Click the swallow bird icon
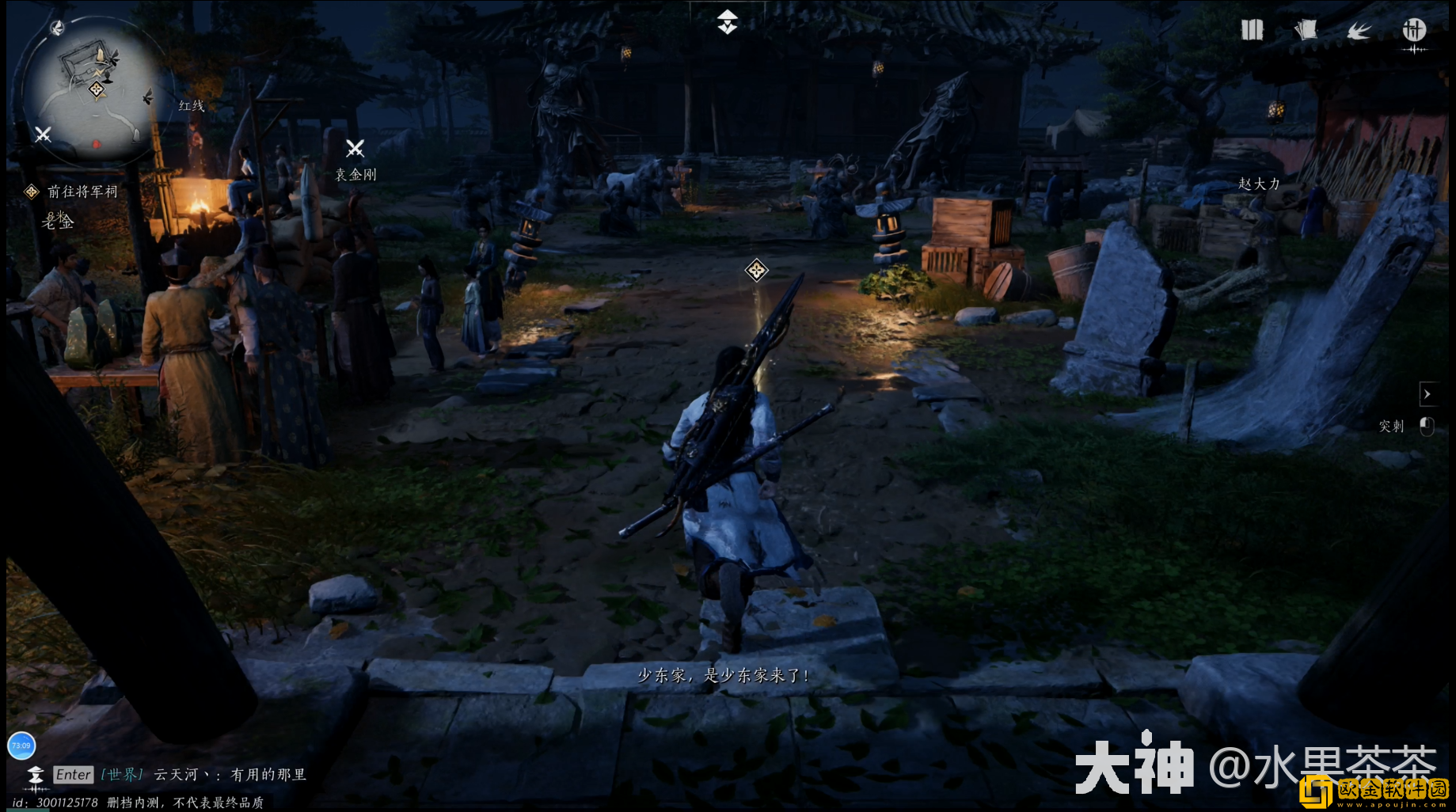 (1359, 31)
